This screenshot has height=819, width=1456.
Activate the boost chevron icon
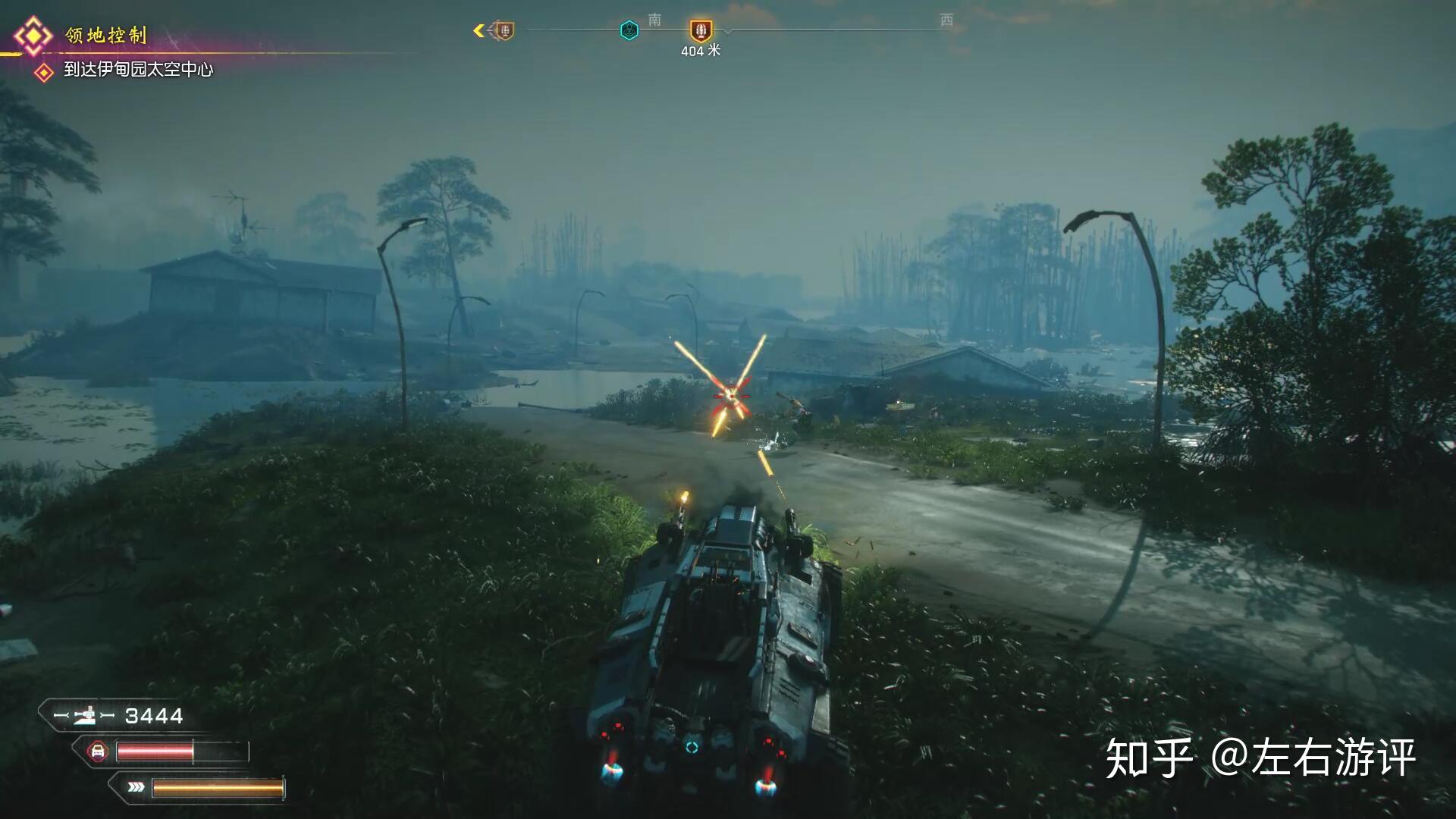pyautogui.click(x=136, y=787)
